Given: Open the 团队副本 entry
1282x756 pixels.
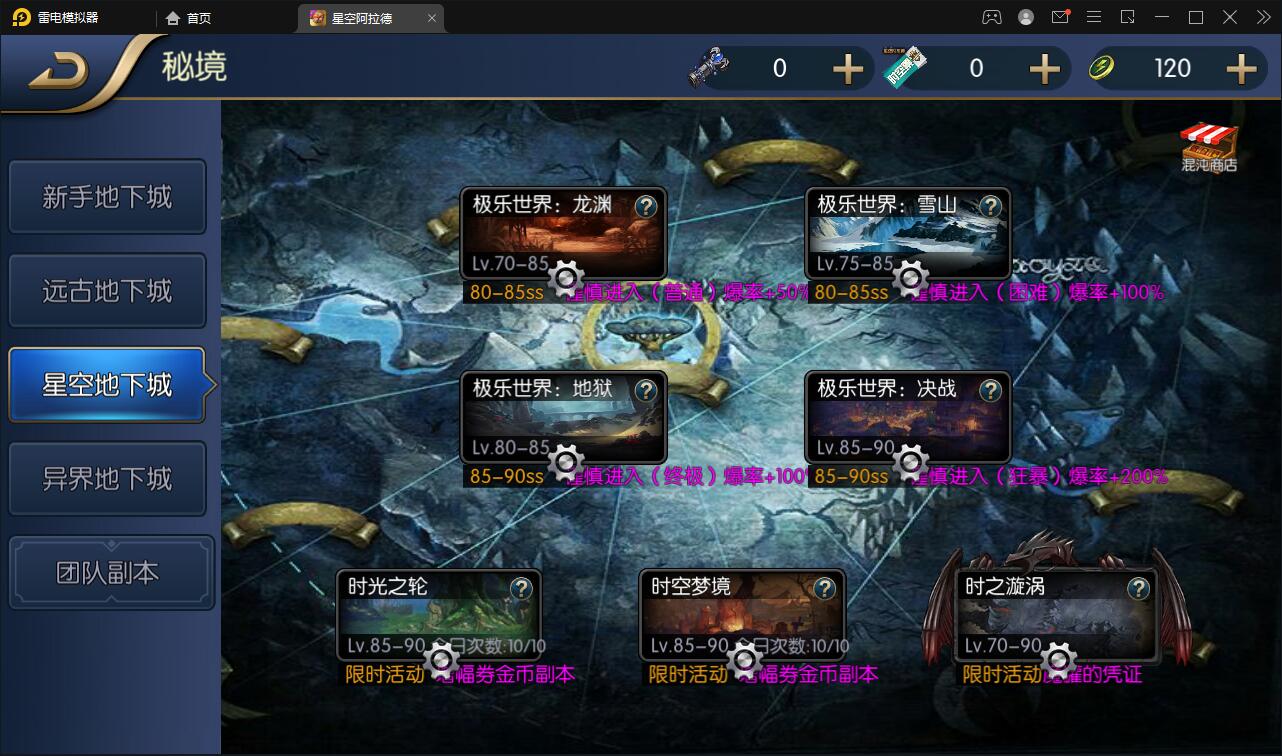Looking at the screenshot, I should coord(111,571).
